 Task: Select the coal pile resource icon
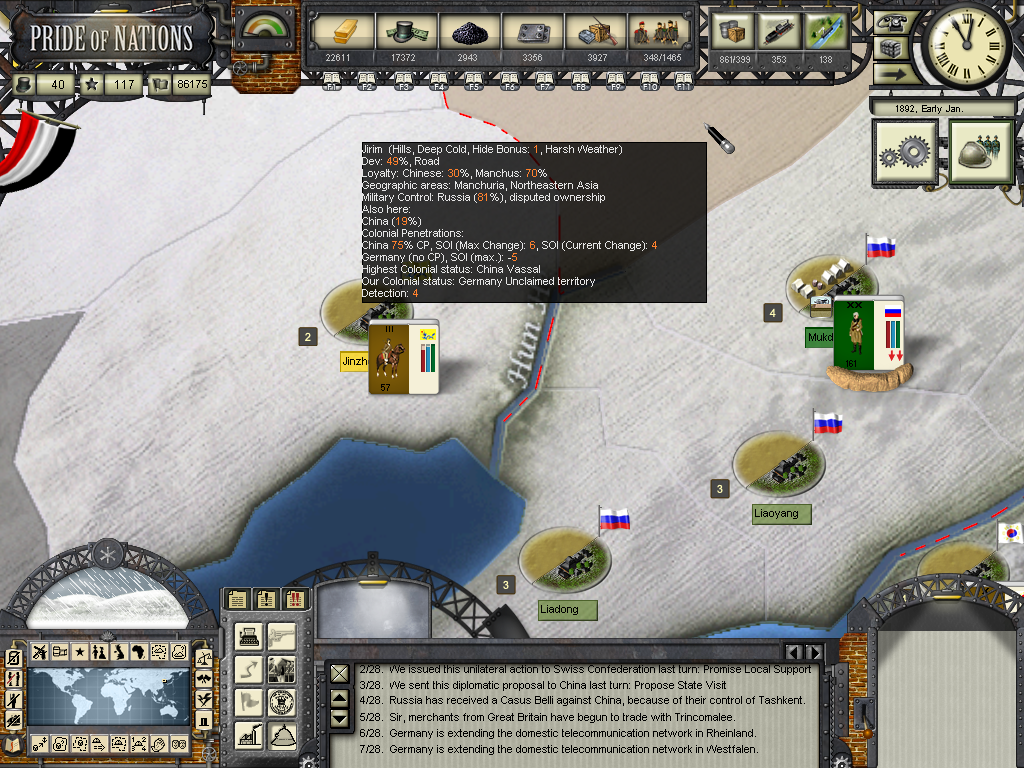tap(468, 32)
